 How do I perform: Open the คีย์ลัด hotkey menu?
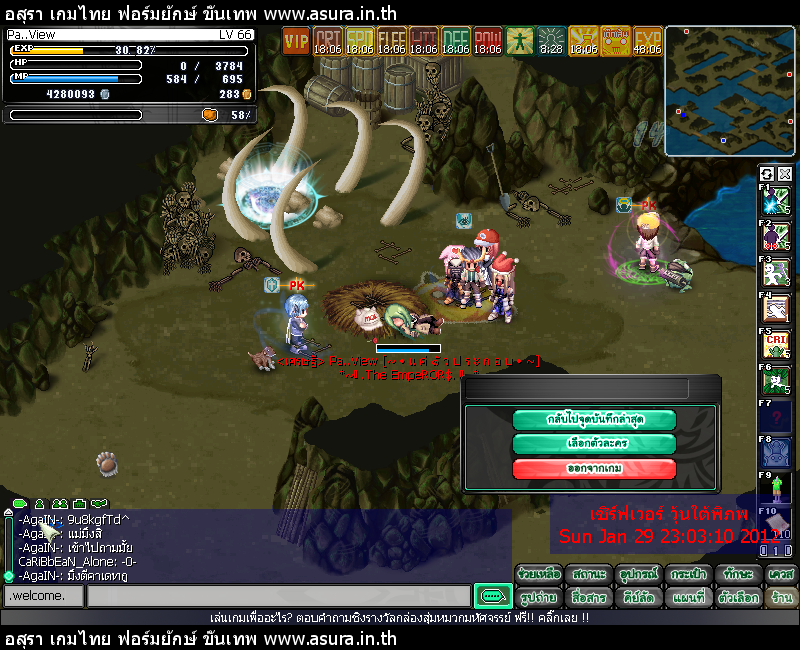pos(638,597)
